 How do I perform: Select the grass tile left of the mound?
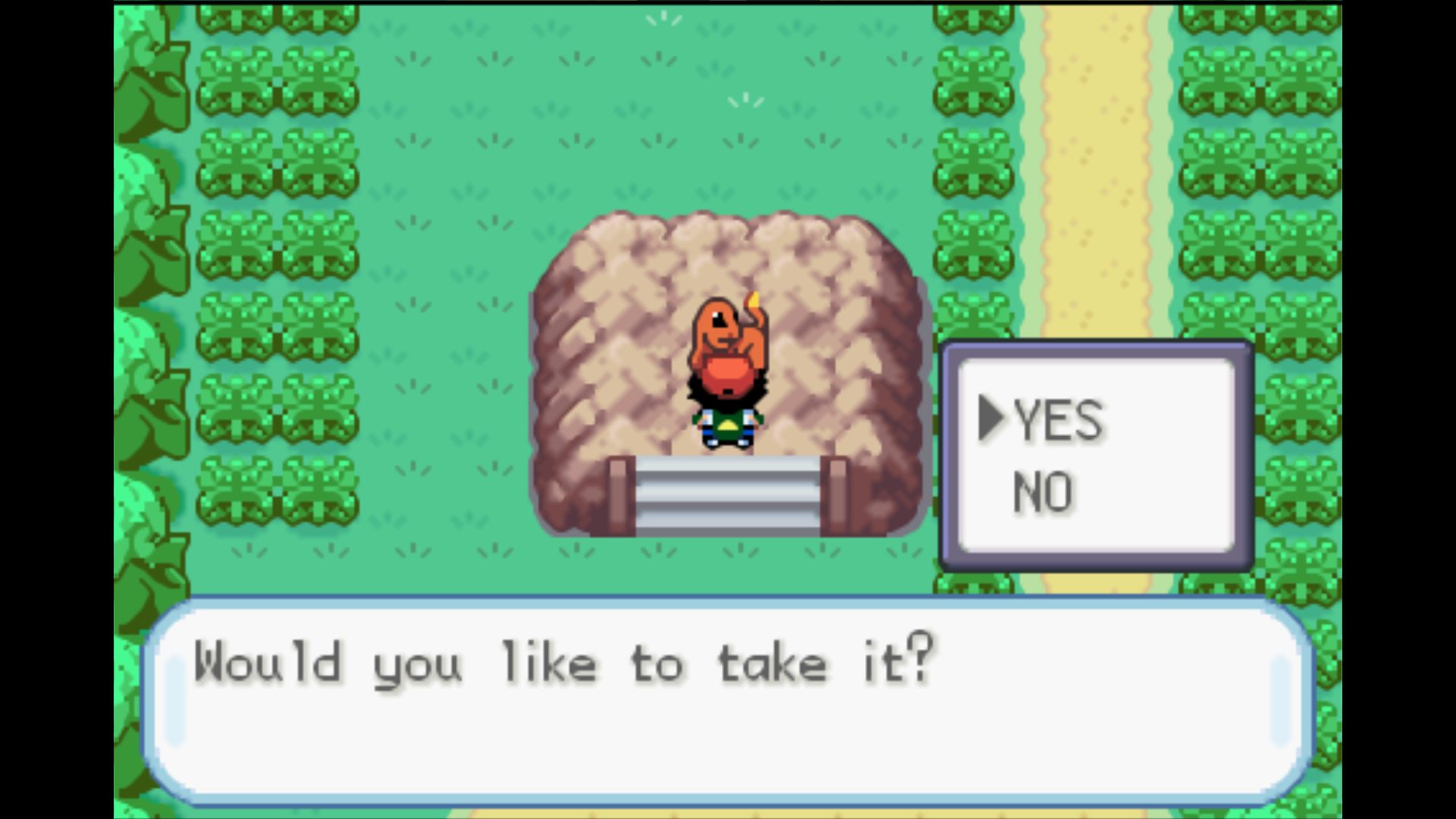pos(455,341)
